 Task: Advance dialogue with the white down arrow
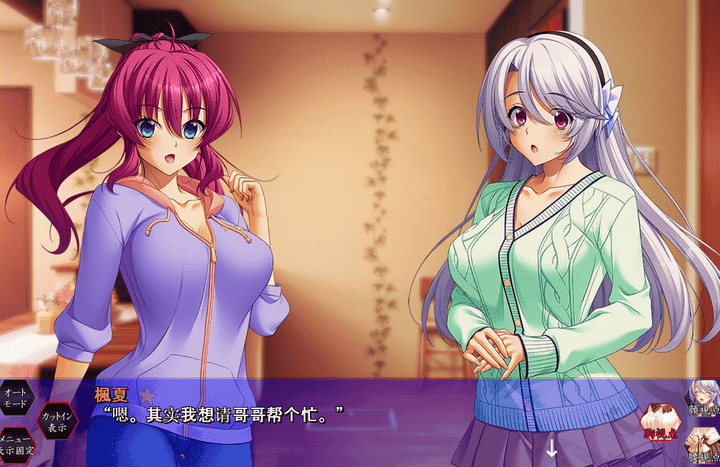551,446
